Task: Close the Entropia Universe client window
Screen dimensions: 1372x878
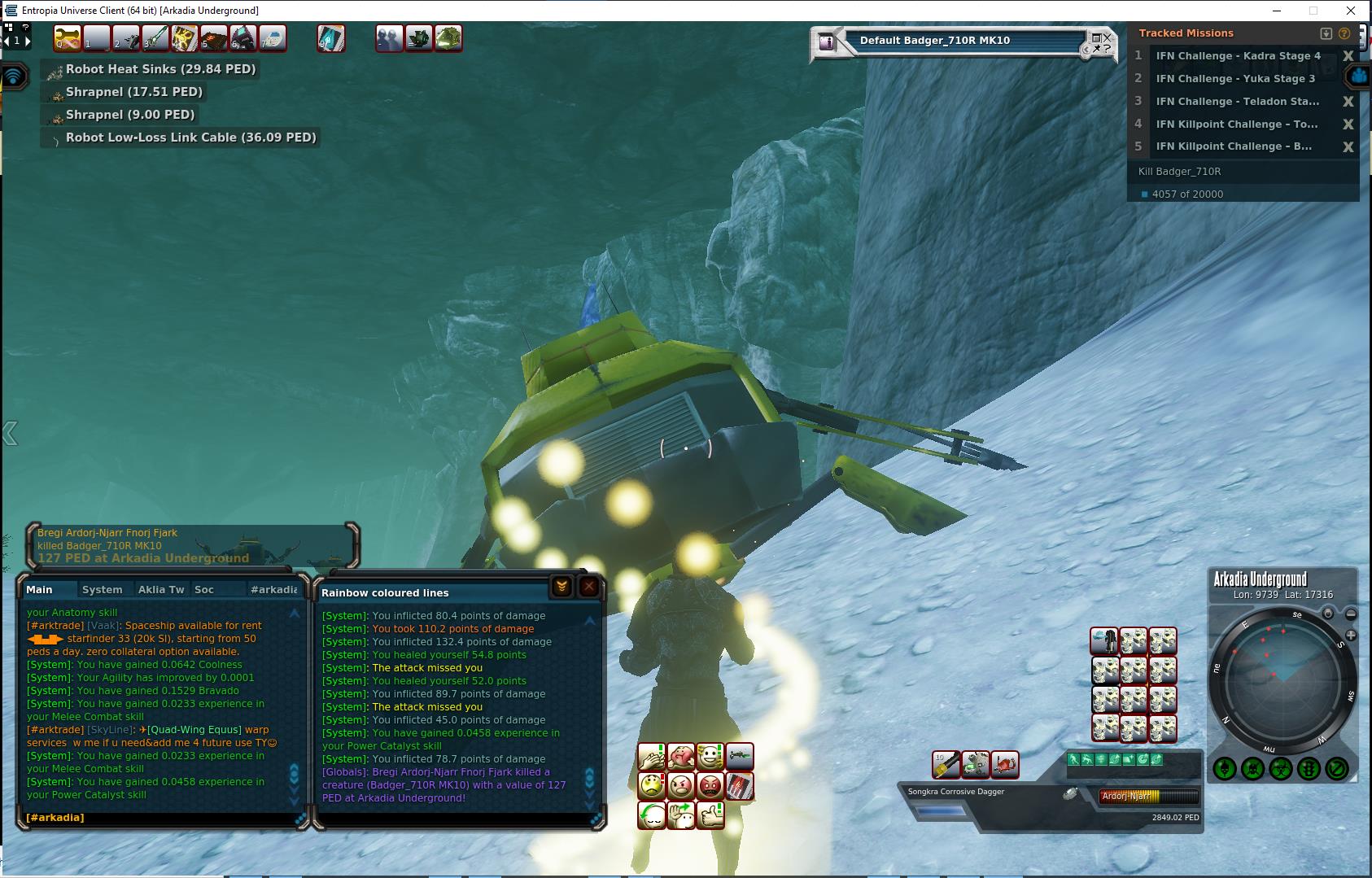Action: coord(1352,11)
